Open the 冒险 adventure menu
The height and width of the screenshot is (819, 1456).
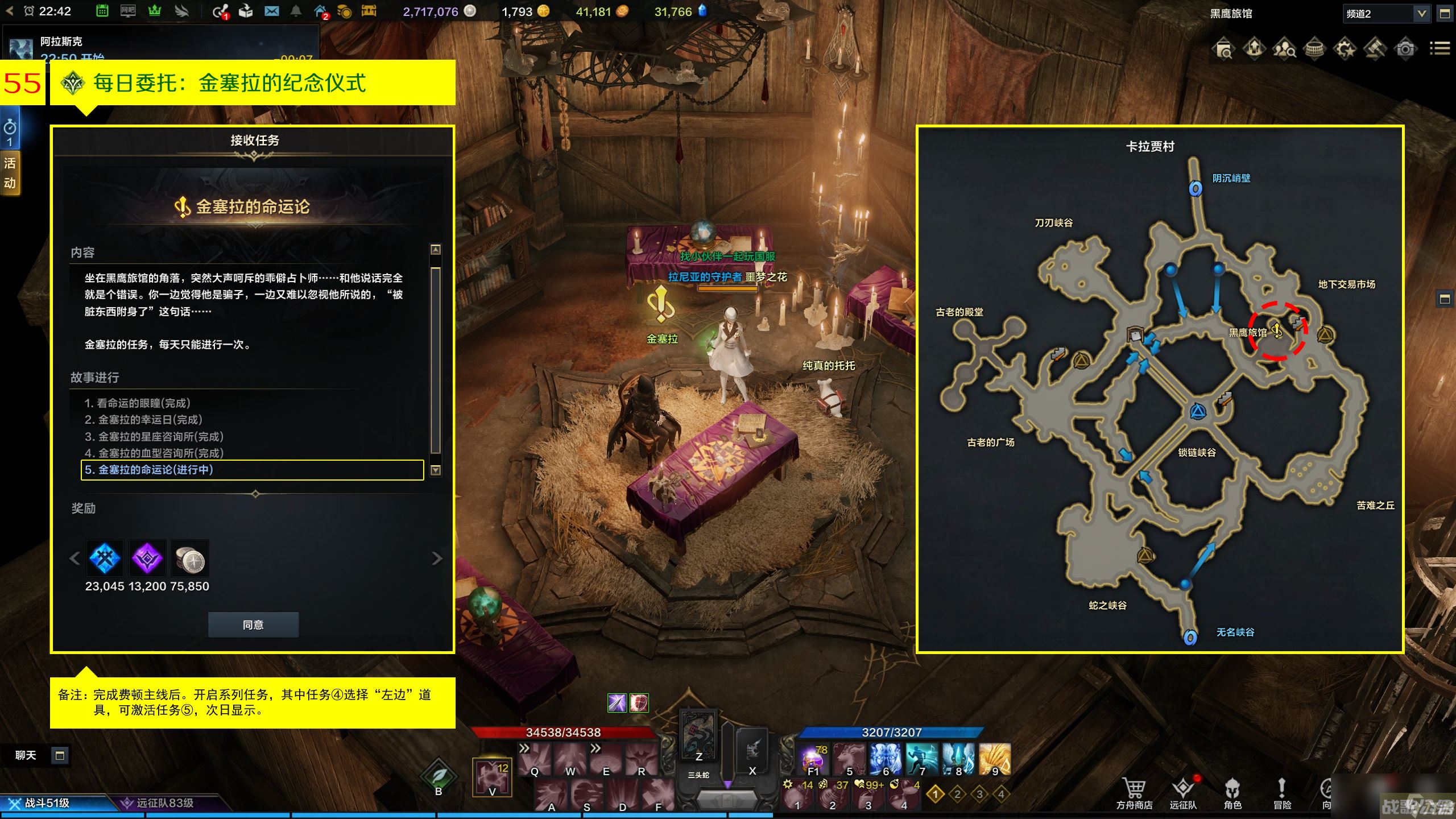click(x=1282, y=792)
